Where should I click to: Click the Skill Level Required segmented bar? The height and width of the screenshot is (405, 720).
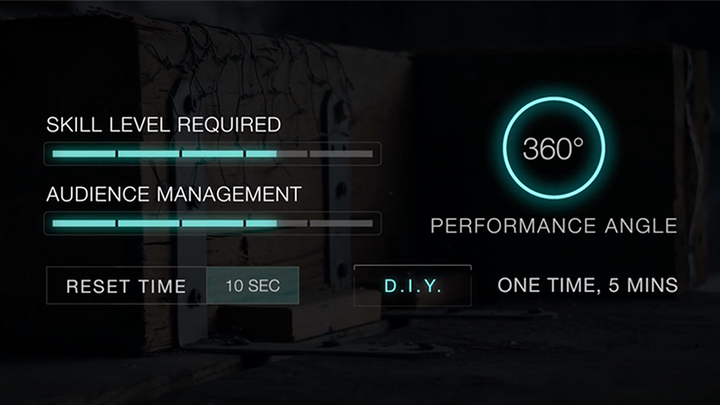pyautogui.click(x=212, y=154)
